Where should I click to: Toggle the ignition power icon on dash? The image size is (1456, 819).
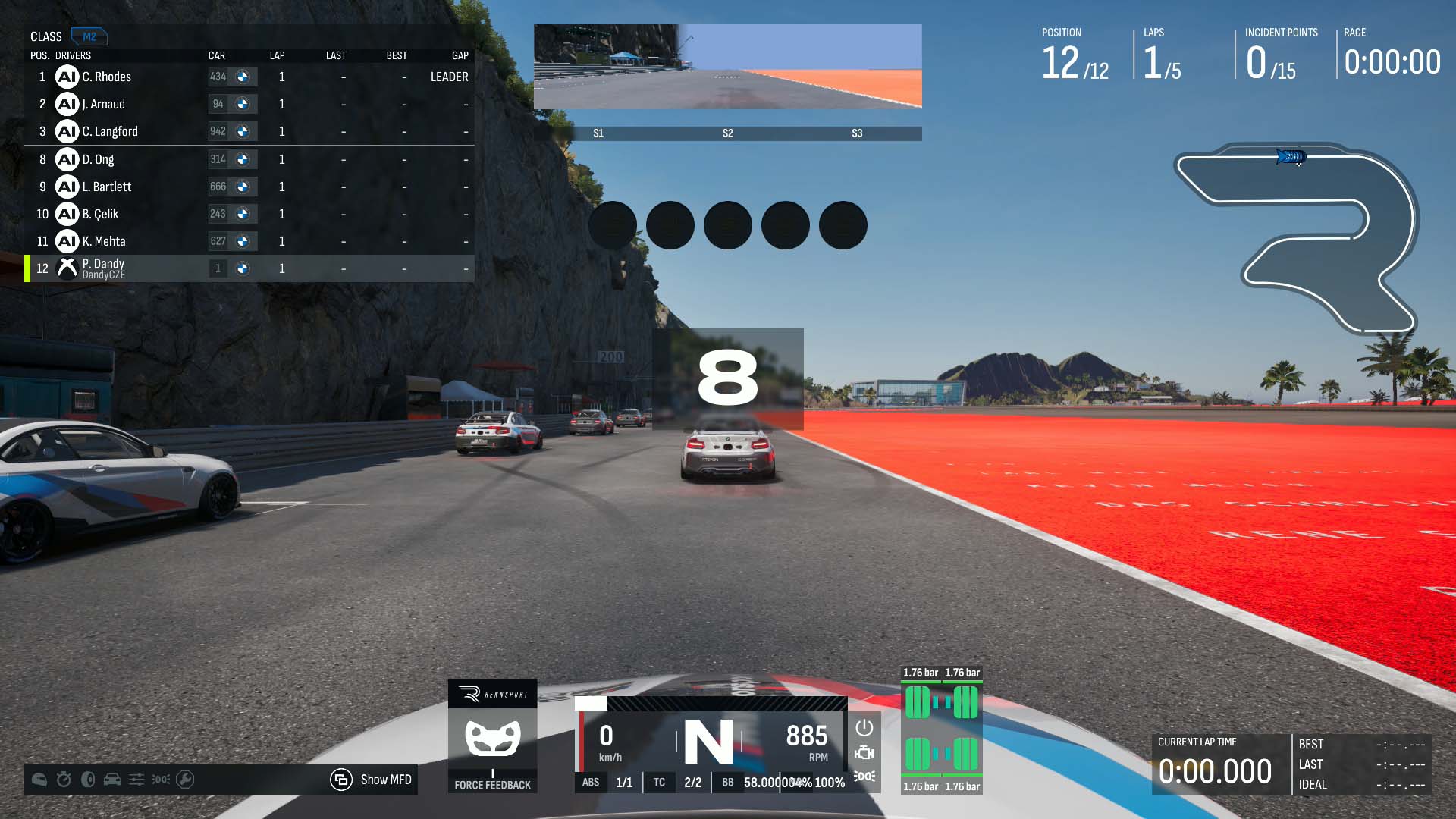[x=864, y=728]
